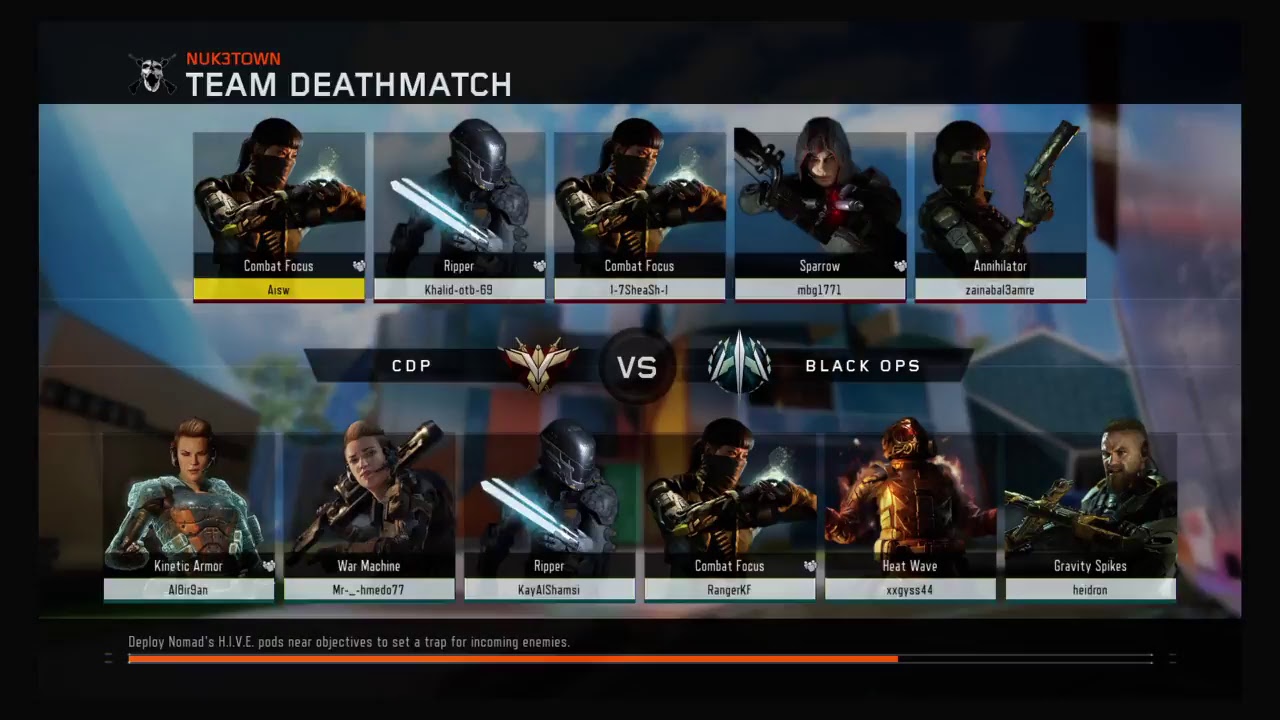Select RangerKF's Combat Focus card
This screenshot has width=1280, height=720.
(730, 515)
